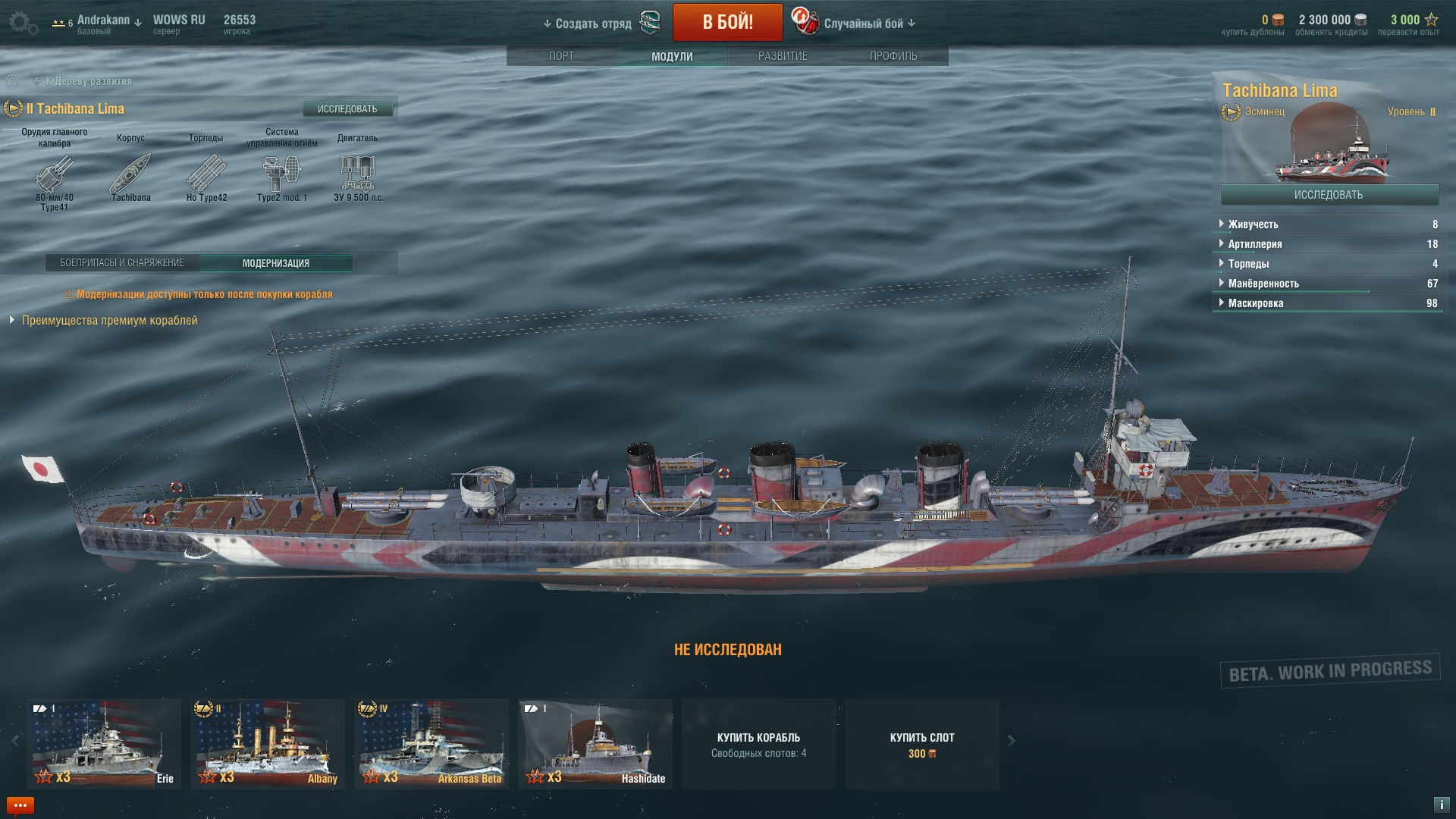Choose the Ho Type42 torpedo module
Image resolution: width=1456 pixels, height=819 pixels.
coord(206,174)
